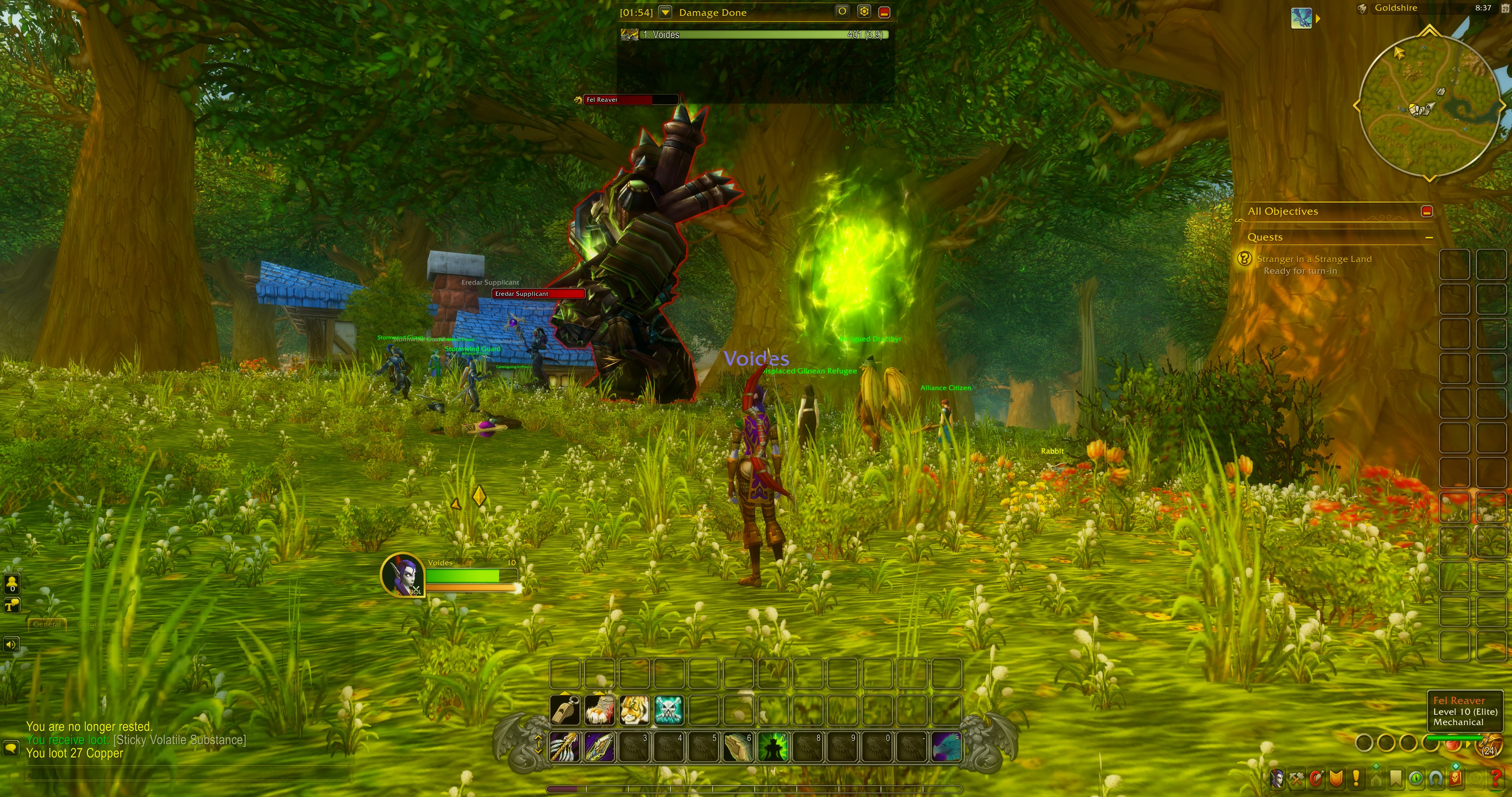Click the Voides player portrait
Viewport: 1512px width, 797px height.
[x=402, y=575]
